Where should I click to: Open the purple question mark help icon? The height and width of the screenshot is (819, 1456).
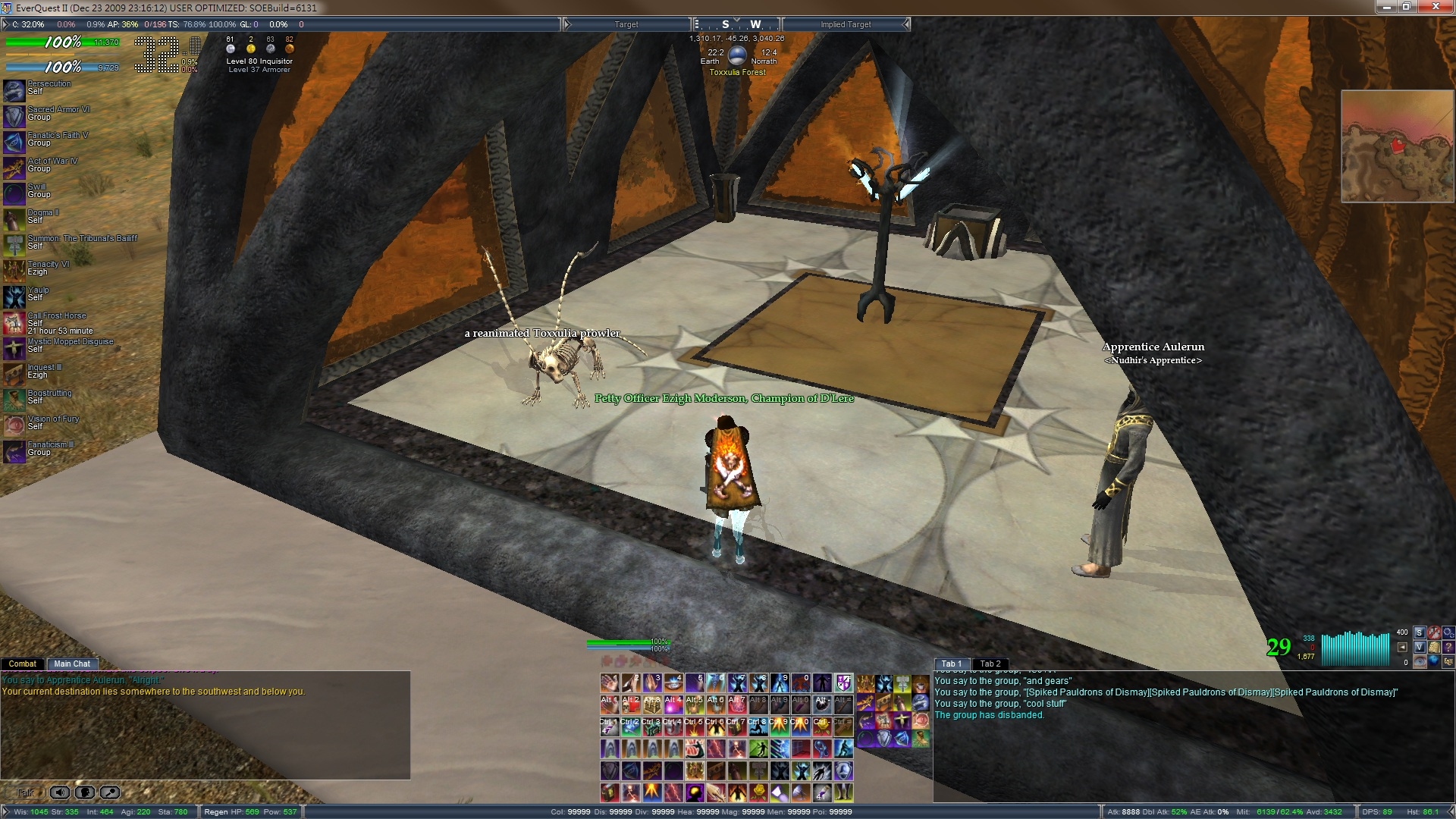[x=1448, y=647]
